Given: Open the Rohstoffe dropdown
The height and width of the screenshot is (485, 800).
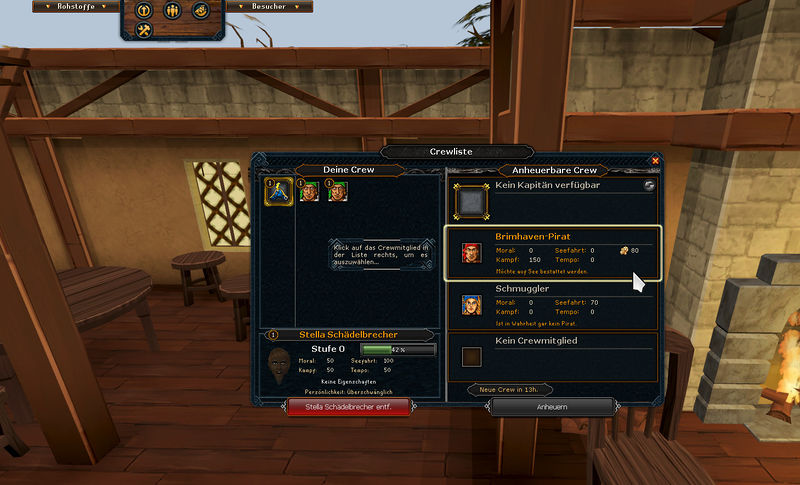Looking at the screenshot, I should click(76, 7).
